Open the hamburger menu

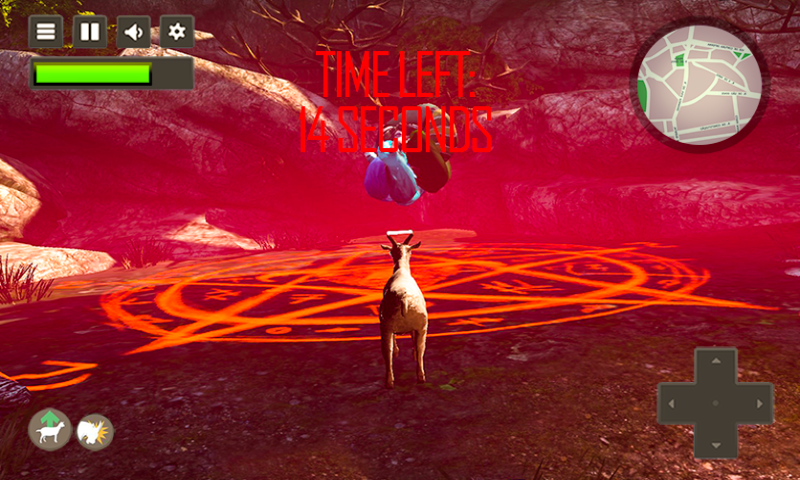point(45,32)
